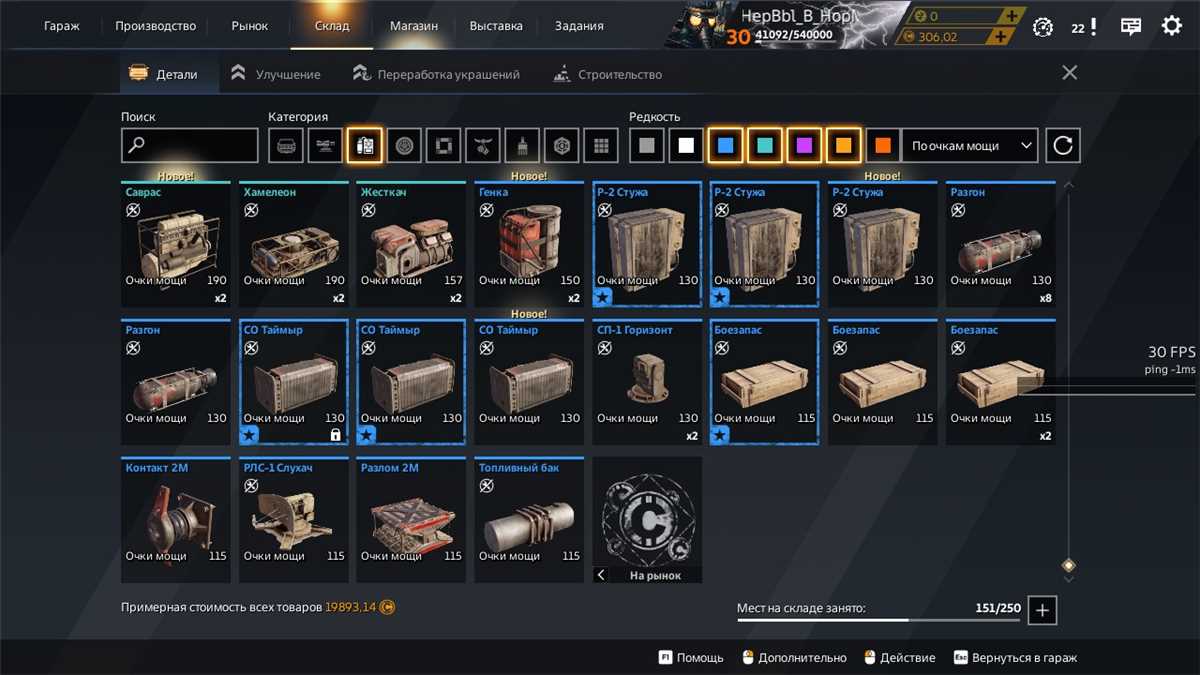The image size is (1200, 675).
Task: Open the Магазин section
Action: click(x=414, y=26)
